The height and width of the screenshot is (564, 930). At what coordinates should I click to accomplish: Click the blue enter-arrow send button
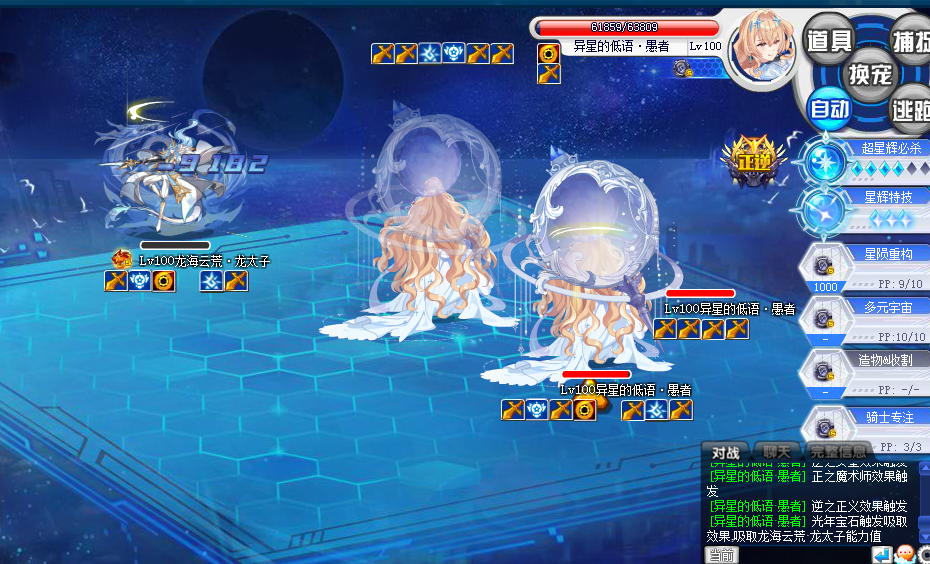[881, 554]
